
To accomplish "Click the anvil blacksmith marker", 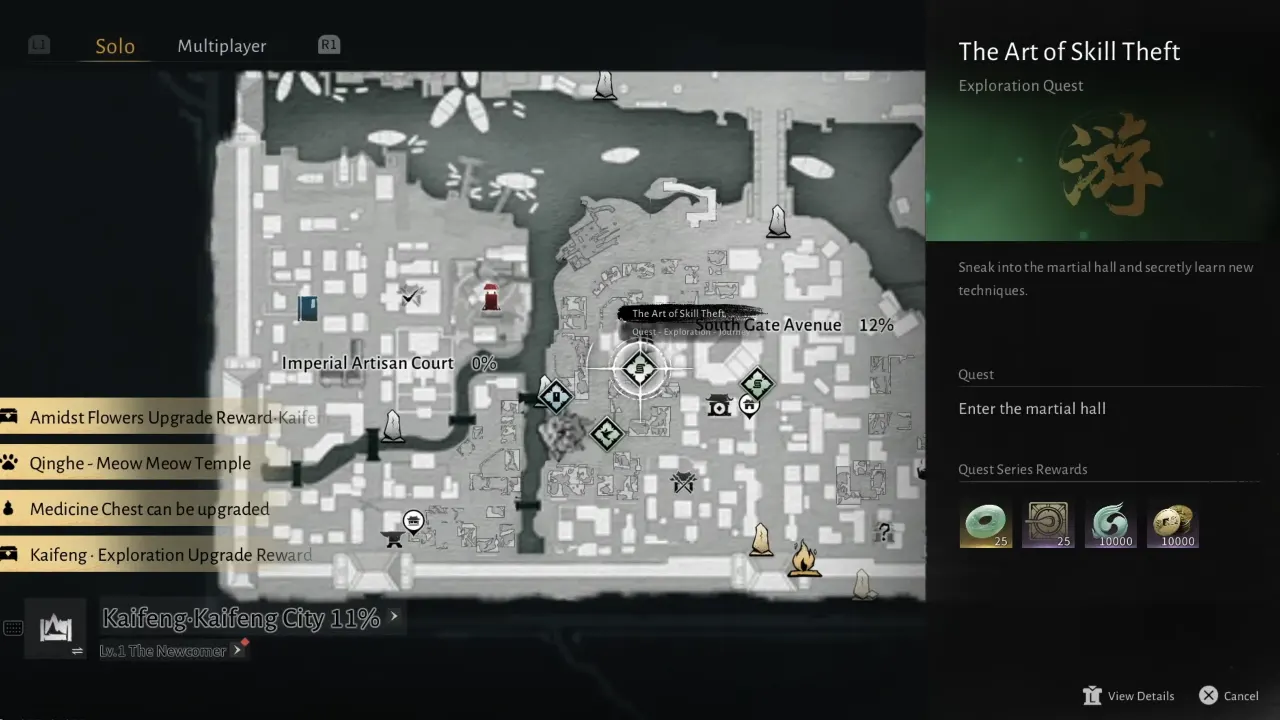I will (x=393, y=539).
